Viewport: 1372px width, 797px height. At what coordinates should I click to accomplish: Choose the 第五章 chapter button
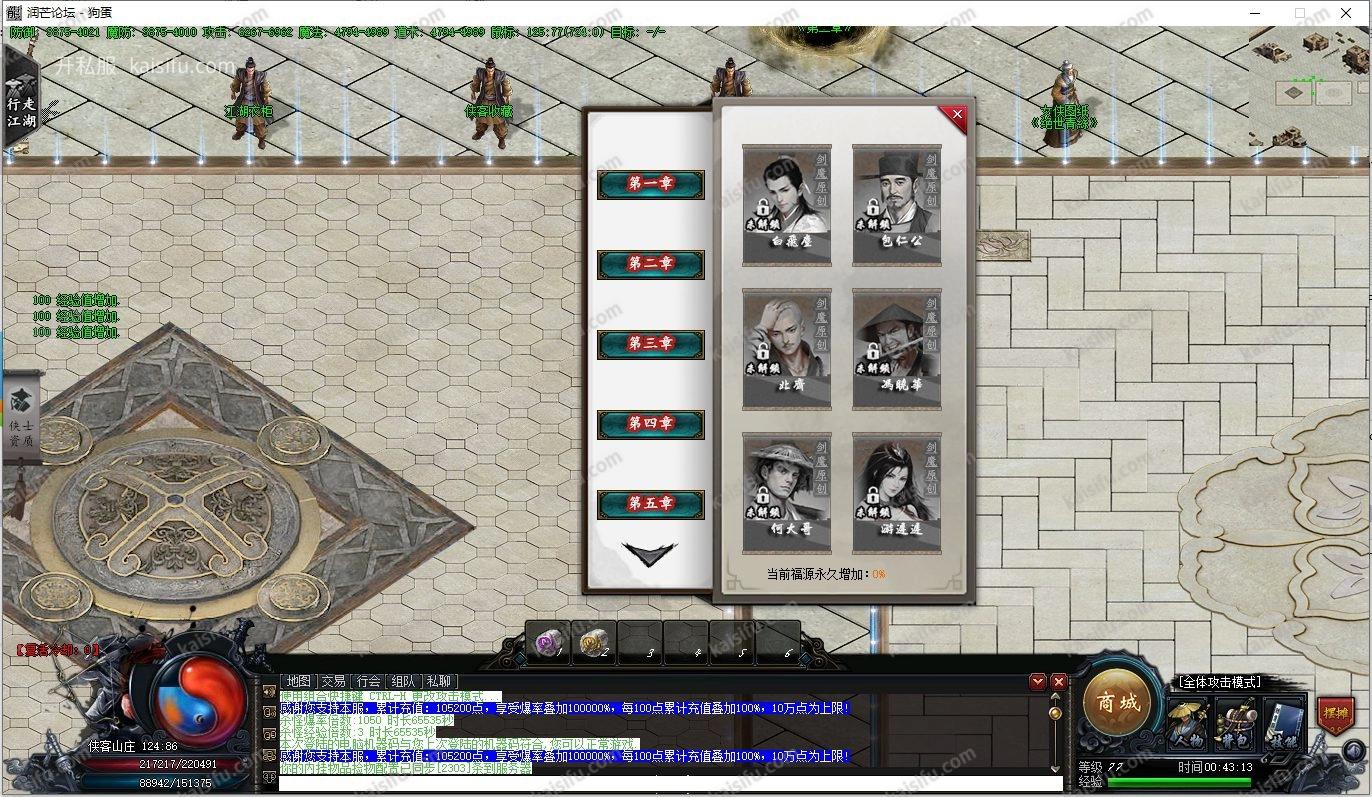point(650,504)
